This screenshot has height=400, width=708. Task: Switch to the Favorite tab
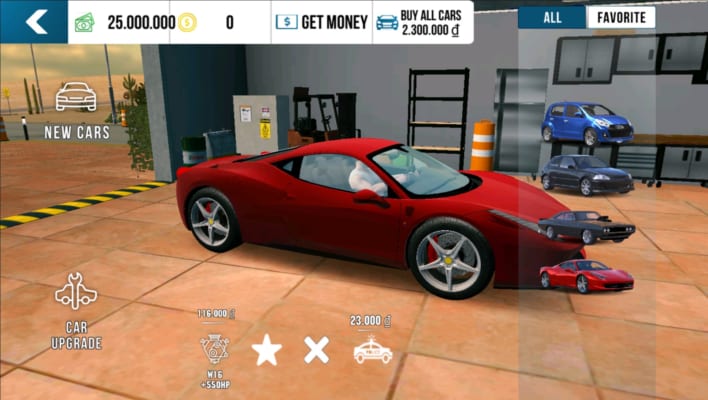(621, 17)
